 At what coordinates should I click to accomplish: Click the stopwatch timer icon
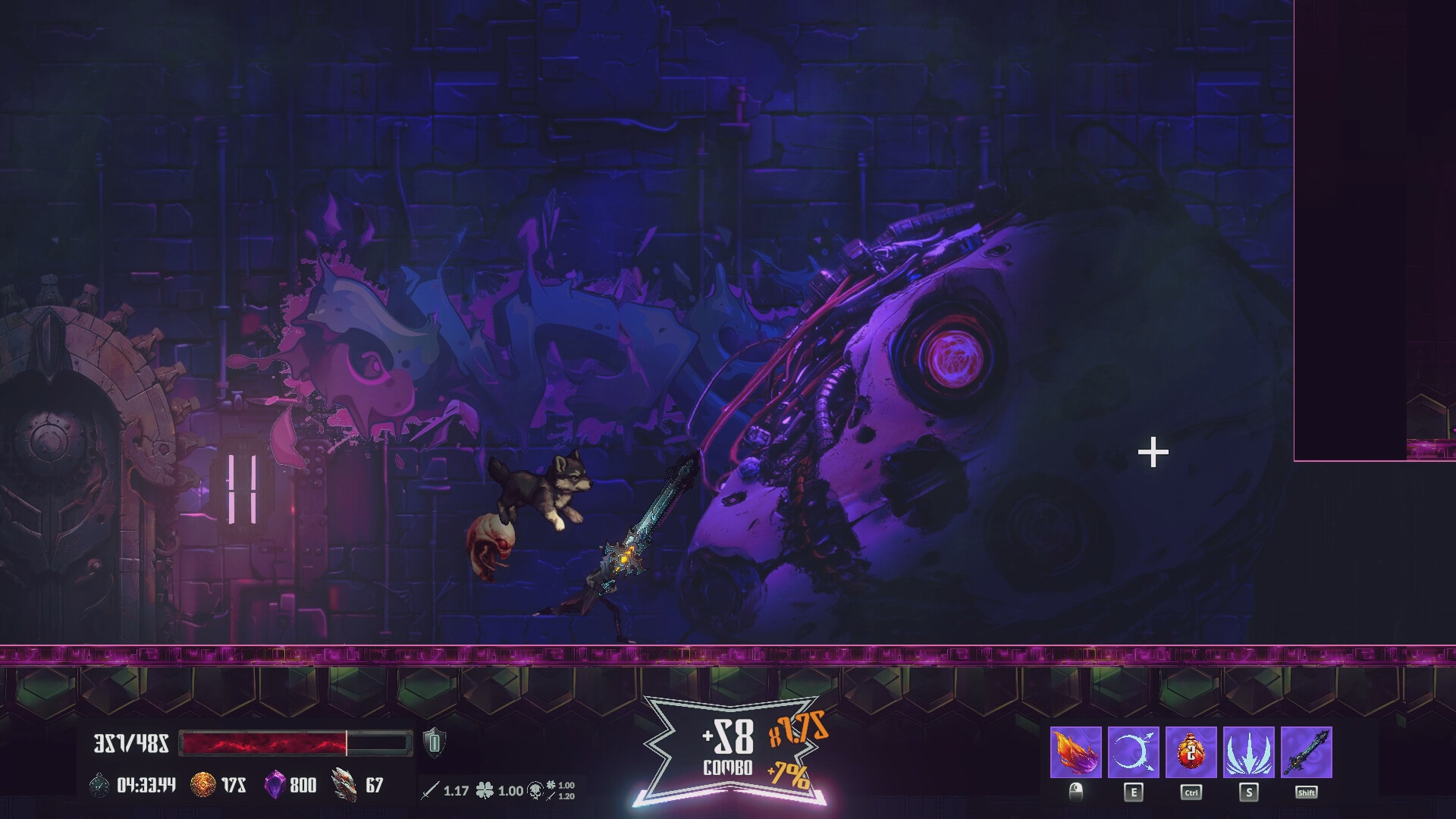pyautogui.click(x=98, y=784)
